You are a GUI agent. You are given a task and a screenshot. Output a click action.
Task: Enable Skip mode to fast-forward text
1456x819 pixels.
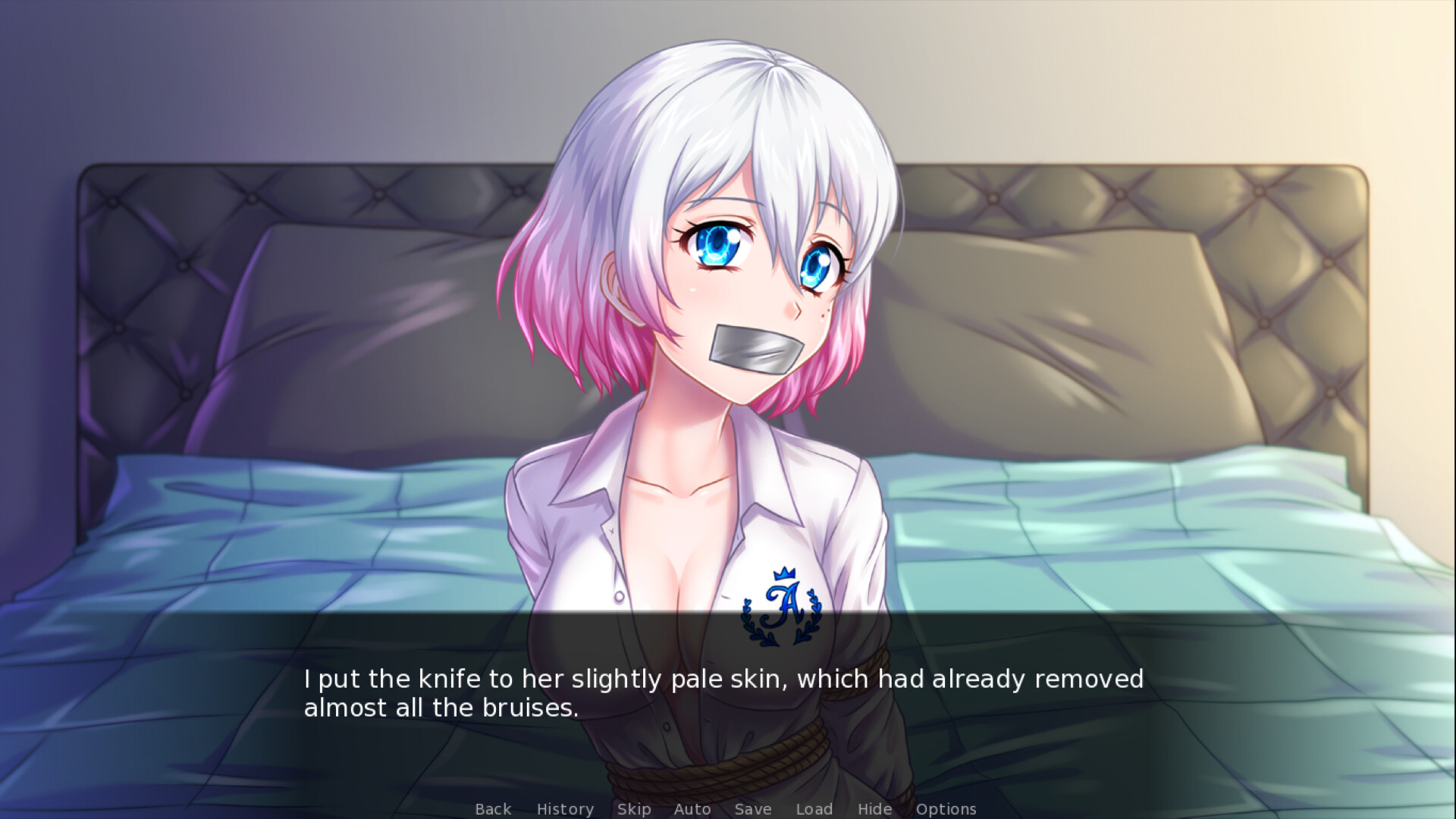tap(634, 809)
